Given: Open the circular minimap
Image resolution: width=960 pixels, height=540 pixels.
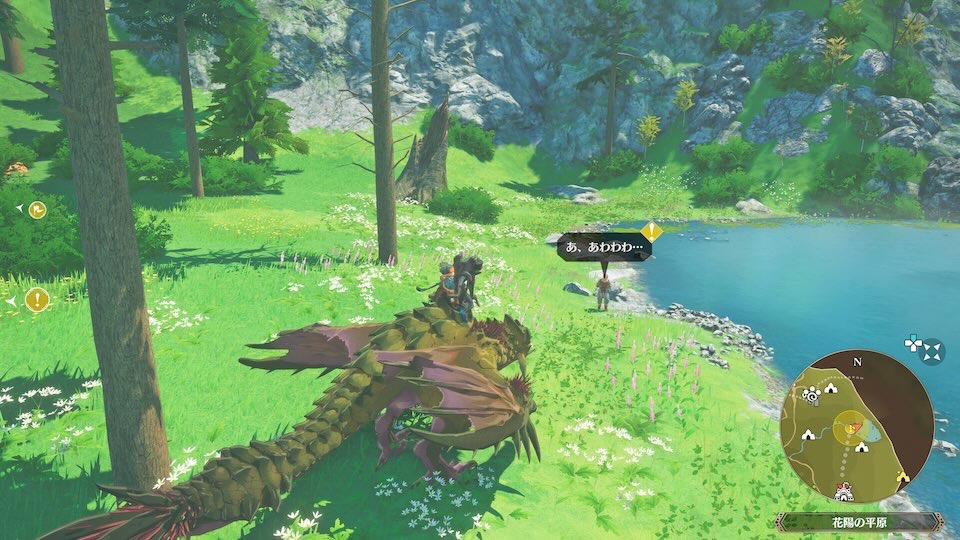Looking at the screenshot, I should pos(856,425).
